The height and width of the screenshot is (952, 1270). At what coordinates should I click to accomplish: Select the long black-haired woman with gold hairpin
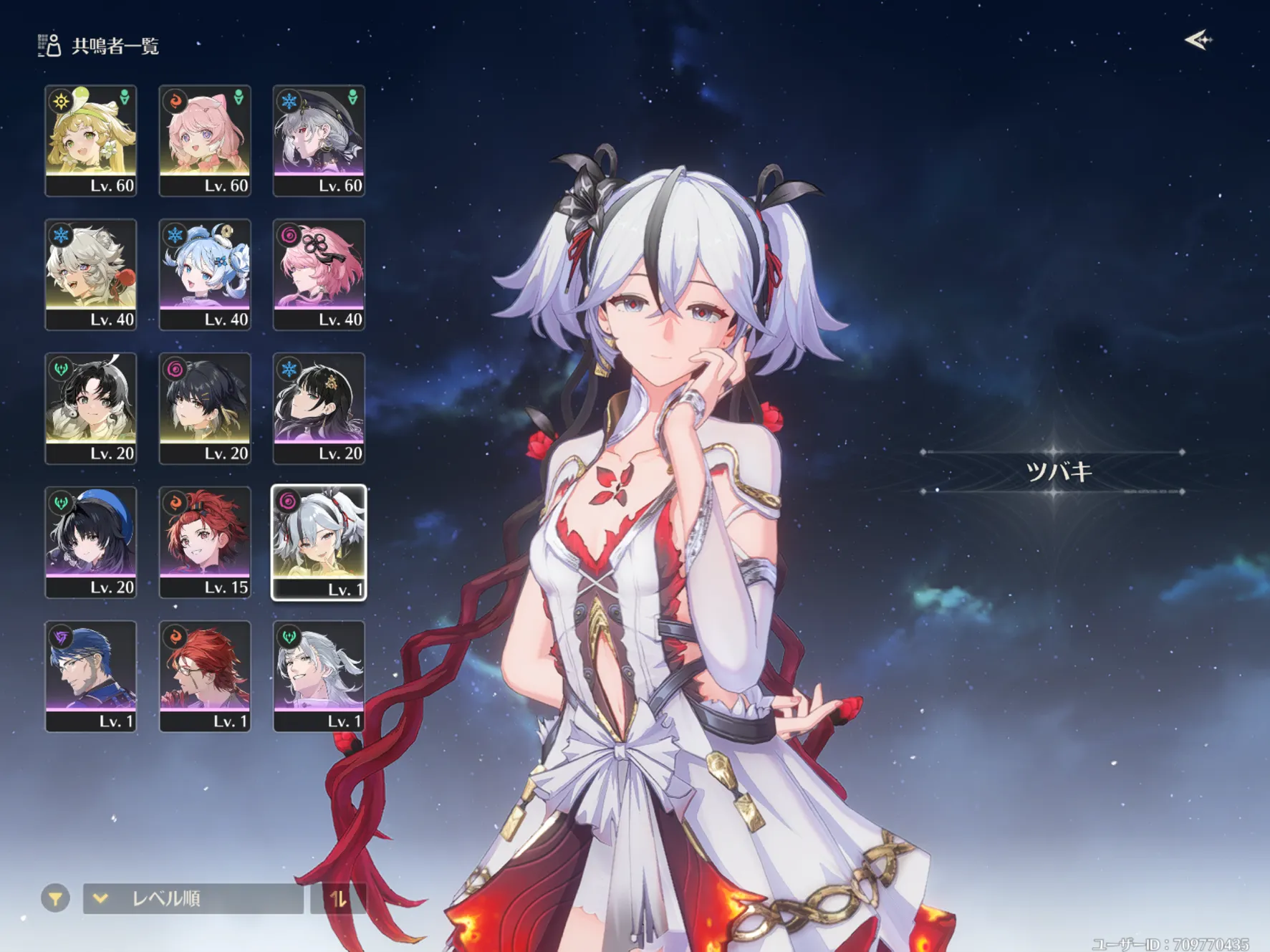coord(319,408)
